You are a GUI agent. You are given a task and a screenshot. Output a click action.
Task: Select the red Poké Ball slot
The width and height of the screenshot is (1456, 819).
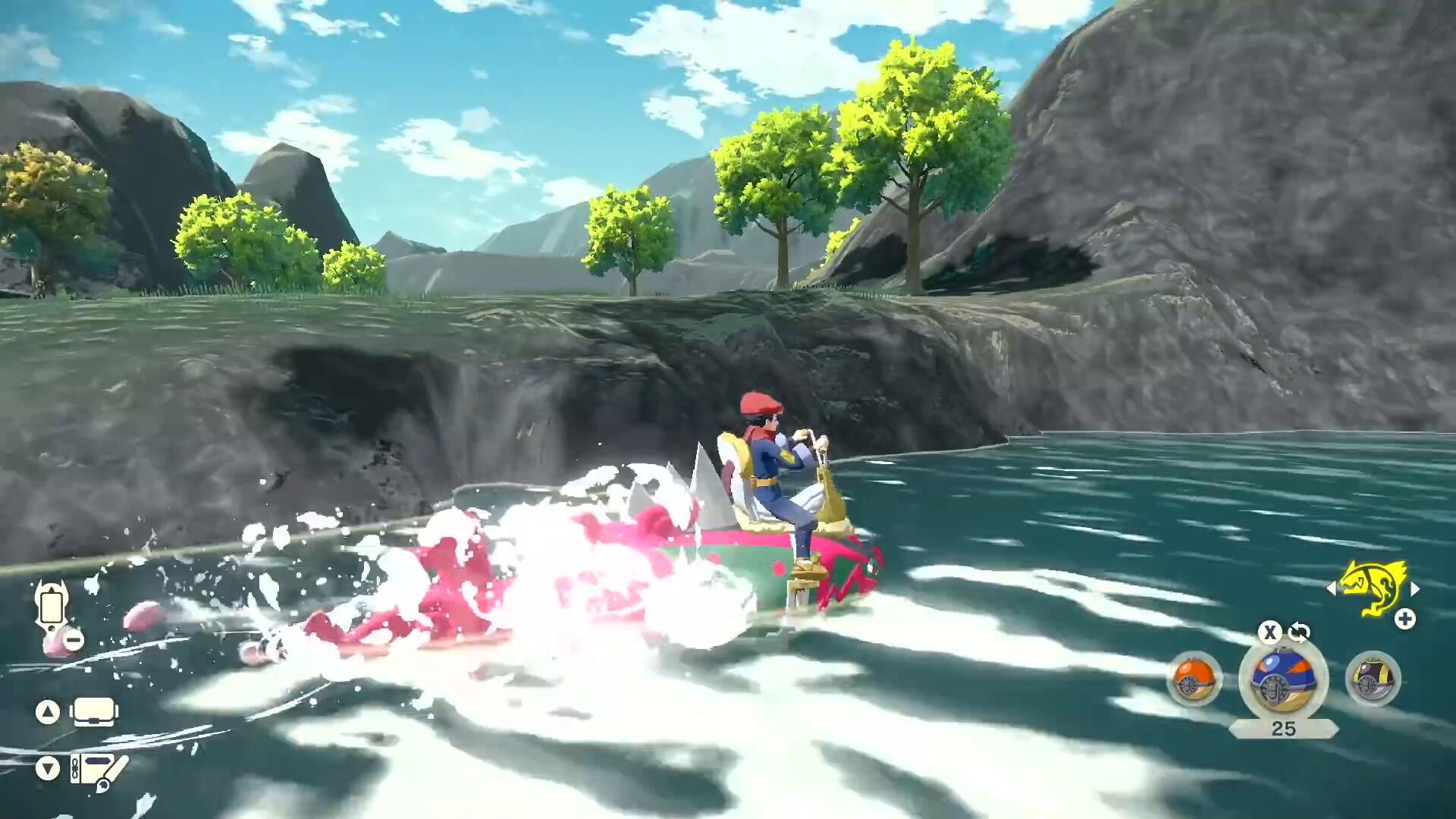tap(1194, 679)
